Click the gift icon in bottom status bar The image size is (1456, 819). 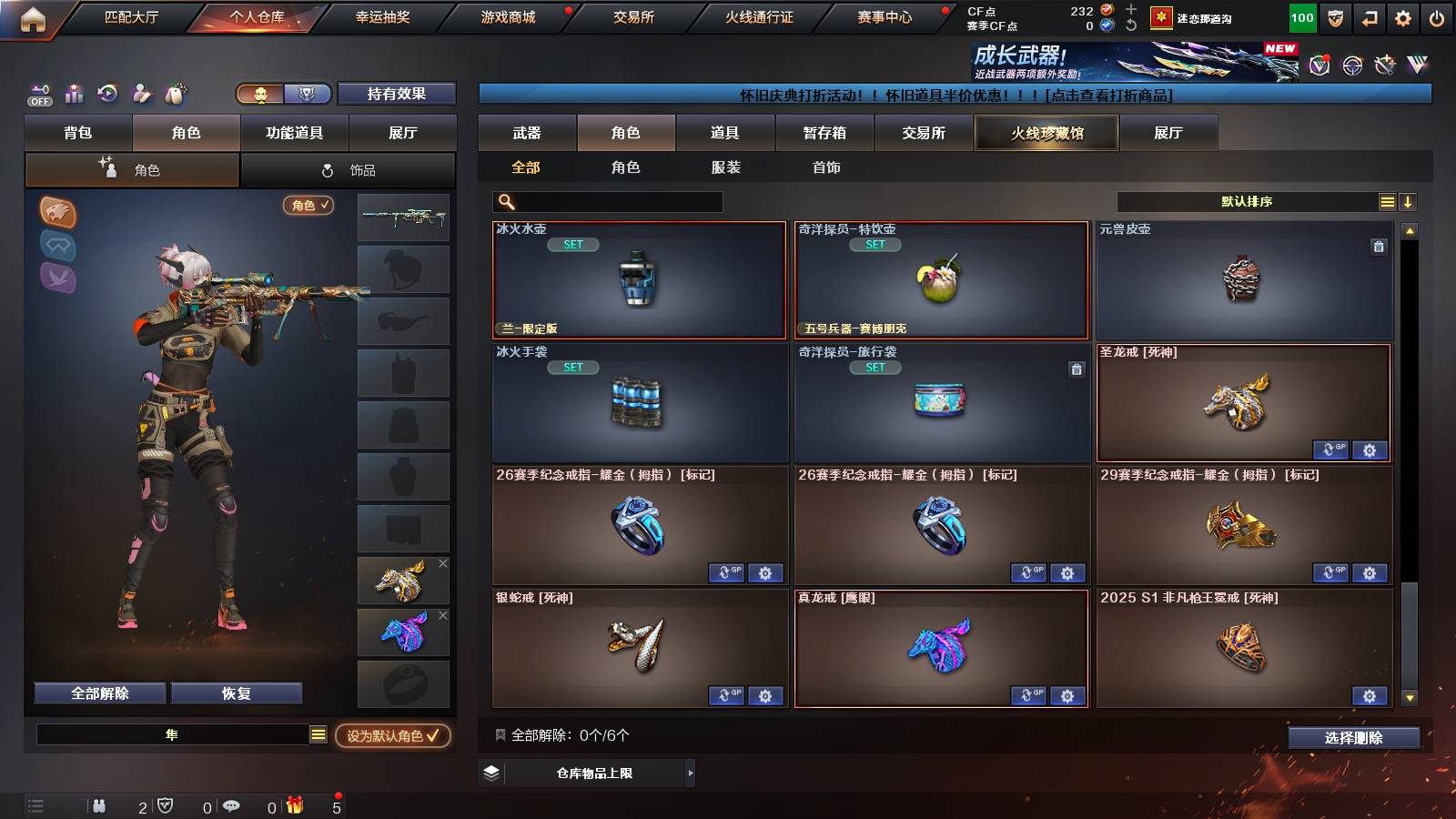295,805
